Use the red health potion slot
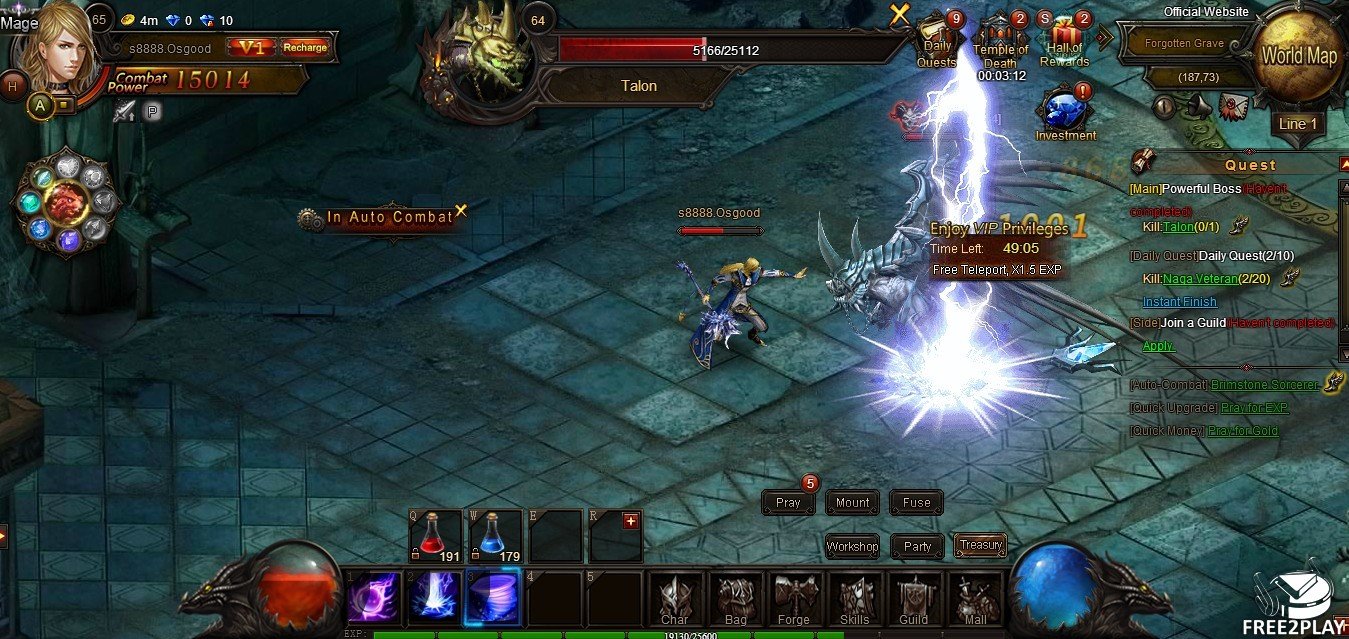This screenshot has width=1349, height=639. coord(434,534)
